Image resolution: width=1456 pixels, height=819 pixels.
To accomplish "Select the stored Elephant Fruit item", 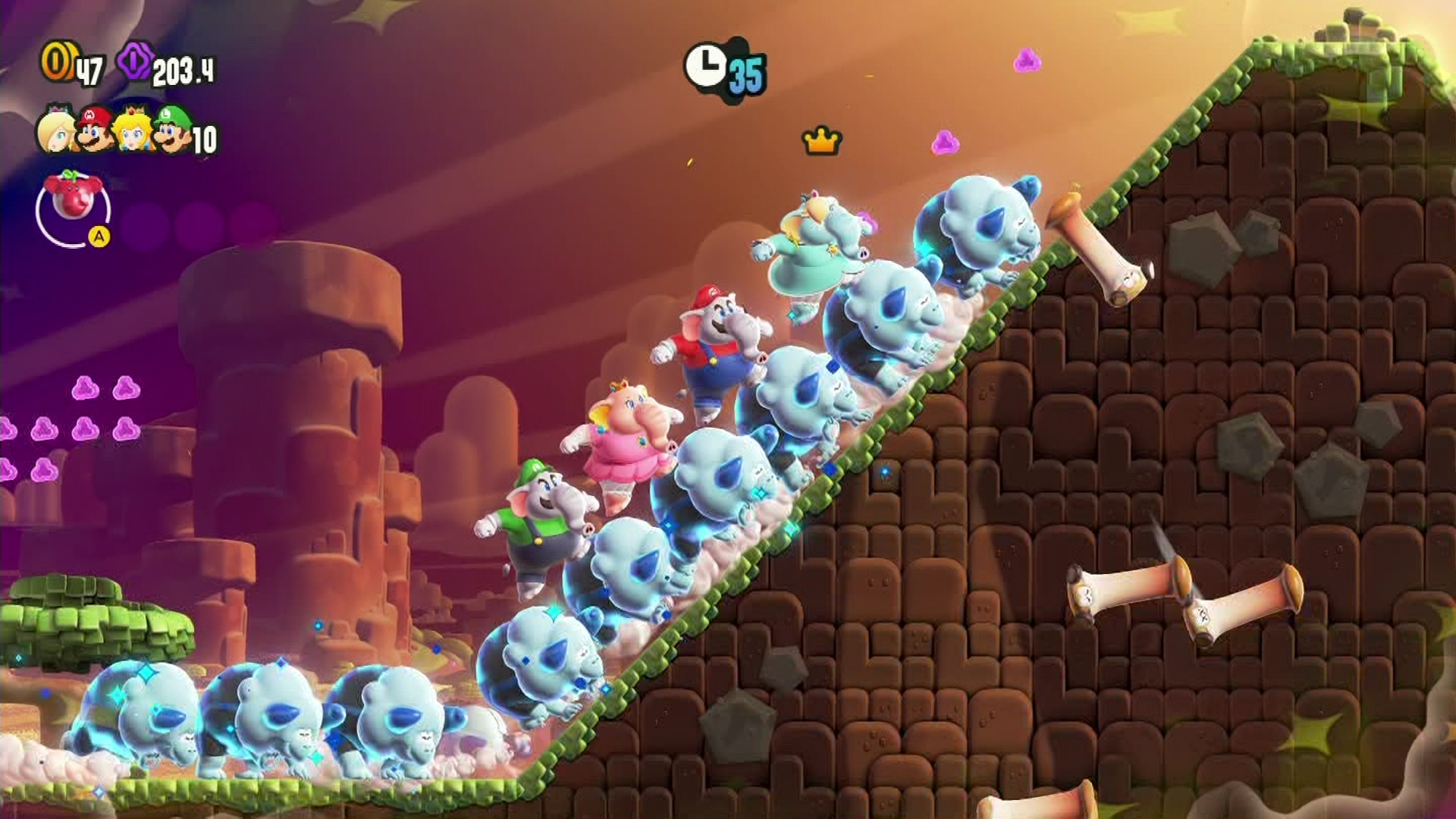I will click(x=72, y=207).
